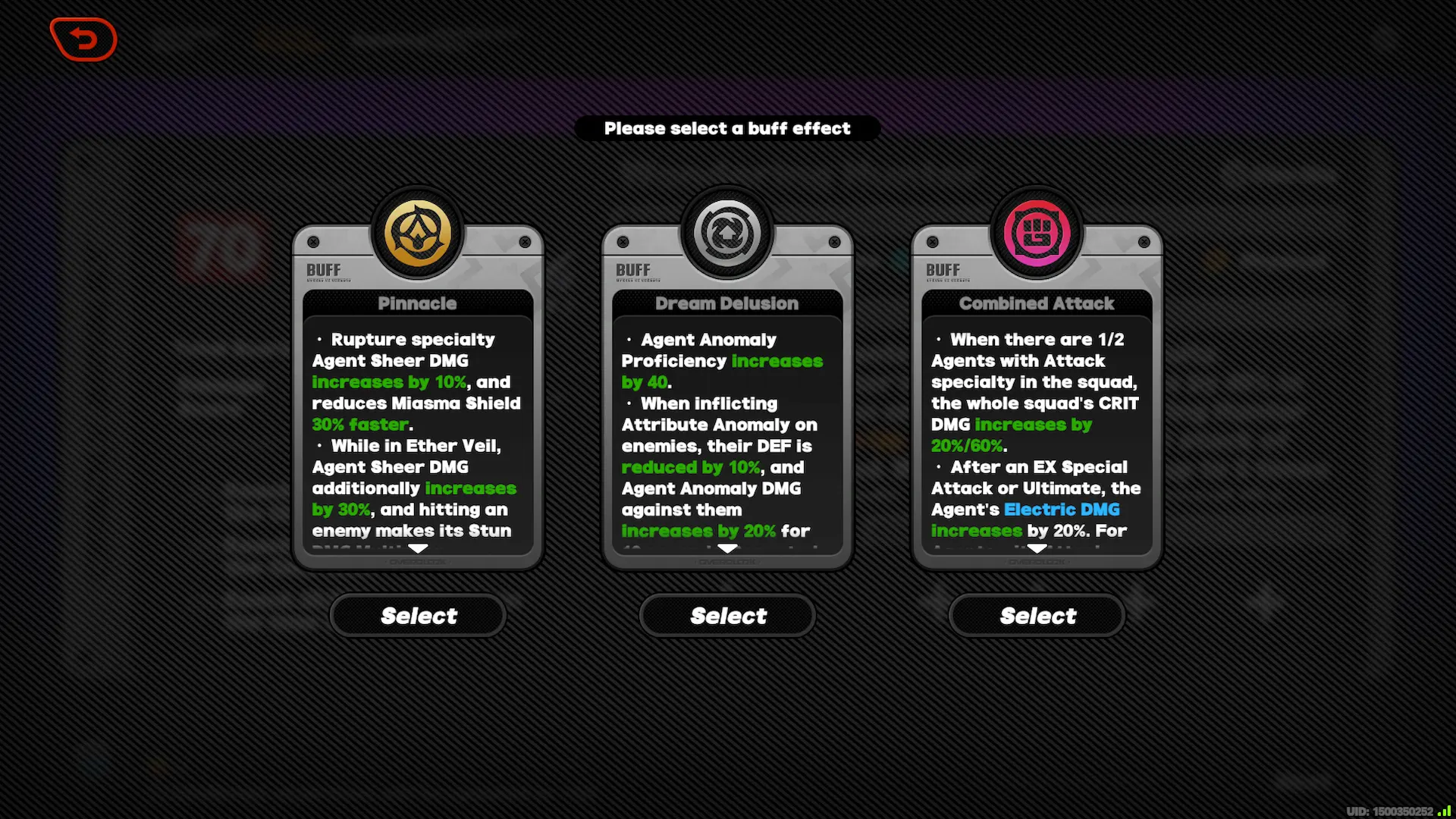Select the Pinnacle buff
Screen dimensions: 1456x819
click(418, 615)
